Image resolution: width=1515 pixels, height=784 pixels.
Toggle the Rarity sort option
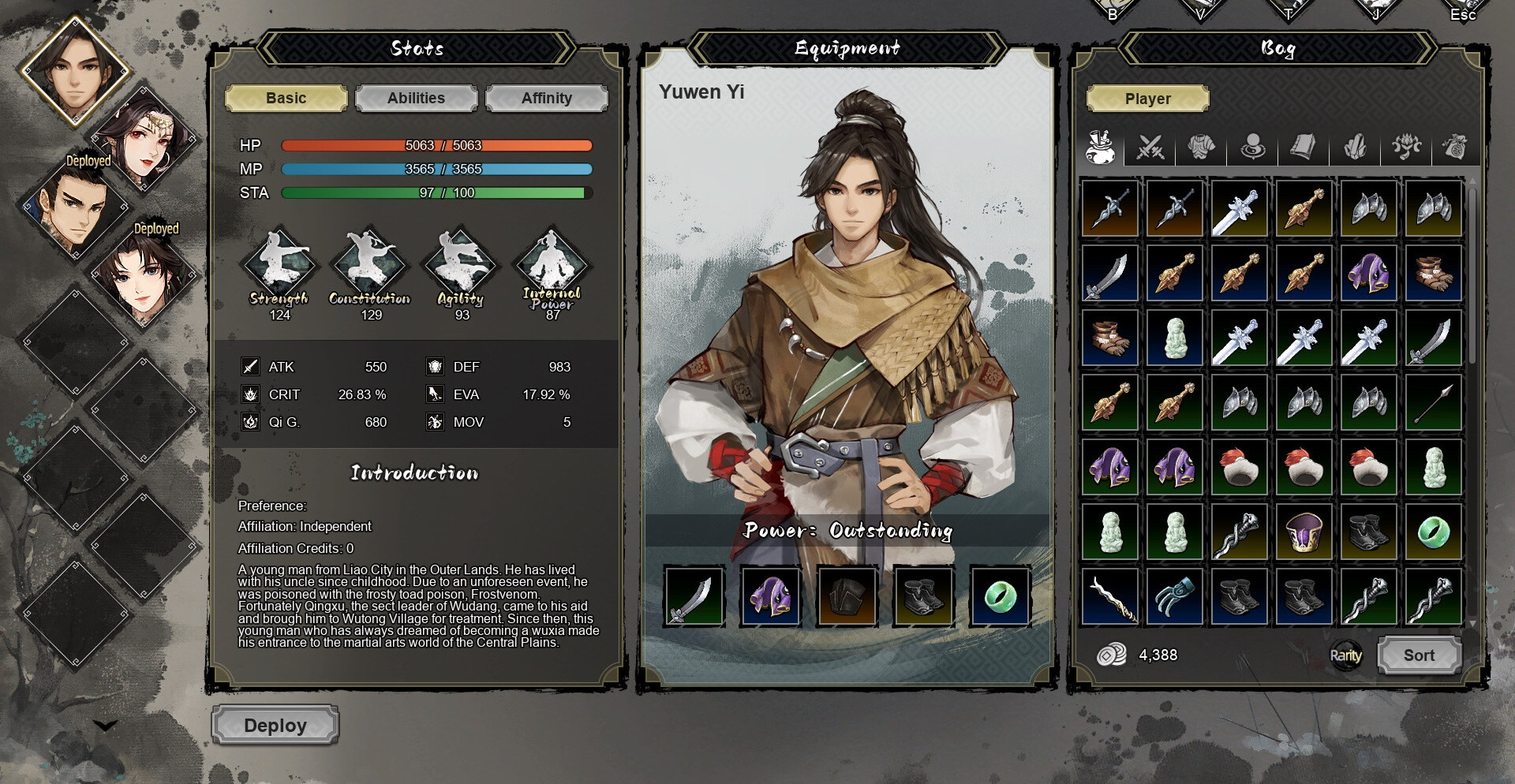pos(1345,655)
